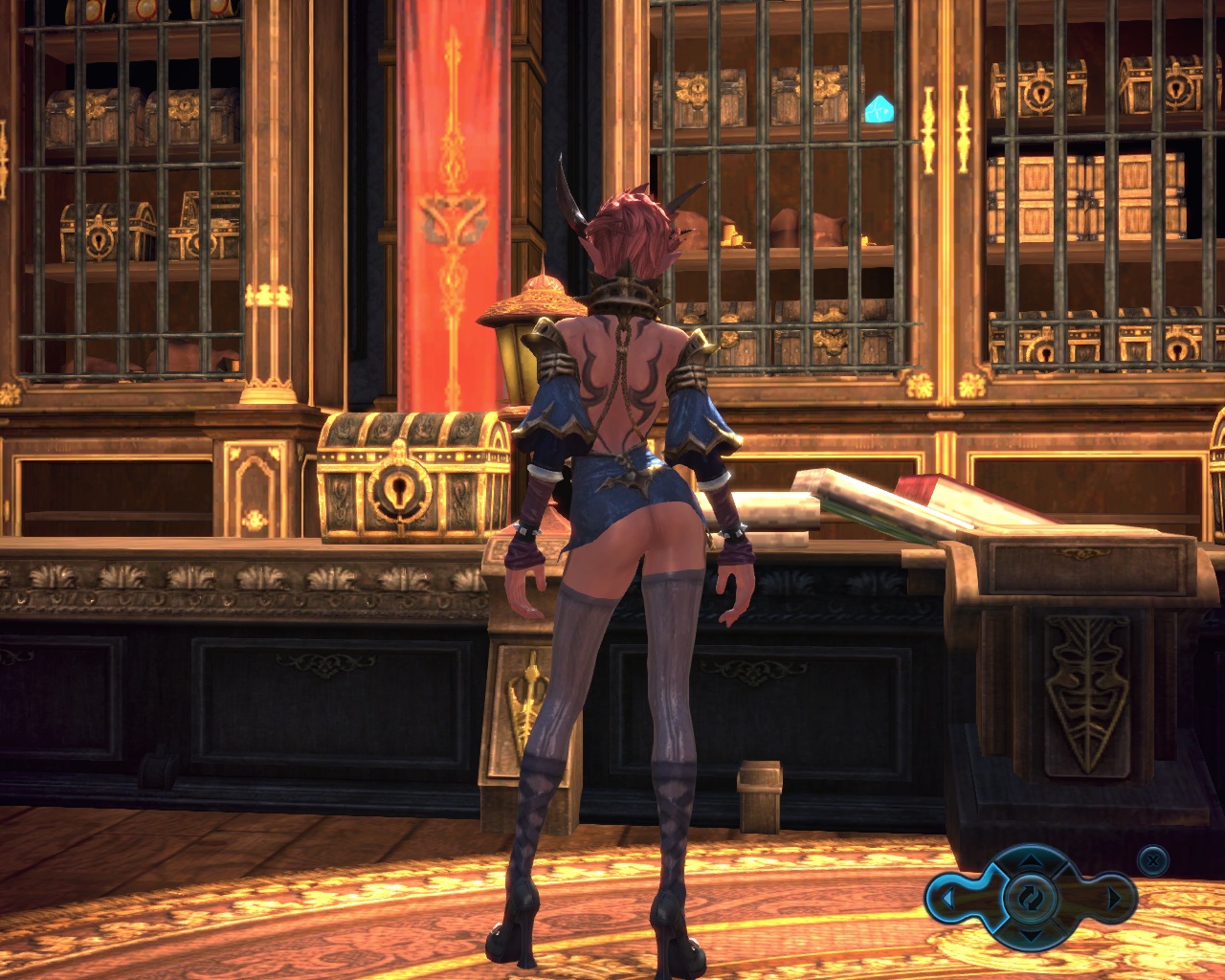The image size is (1225, 980).
Task: Click the left arrow on the camera control
Action: (947, 899)
